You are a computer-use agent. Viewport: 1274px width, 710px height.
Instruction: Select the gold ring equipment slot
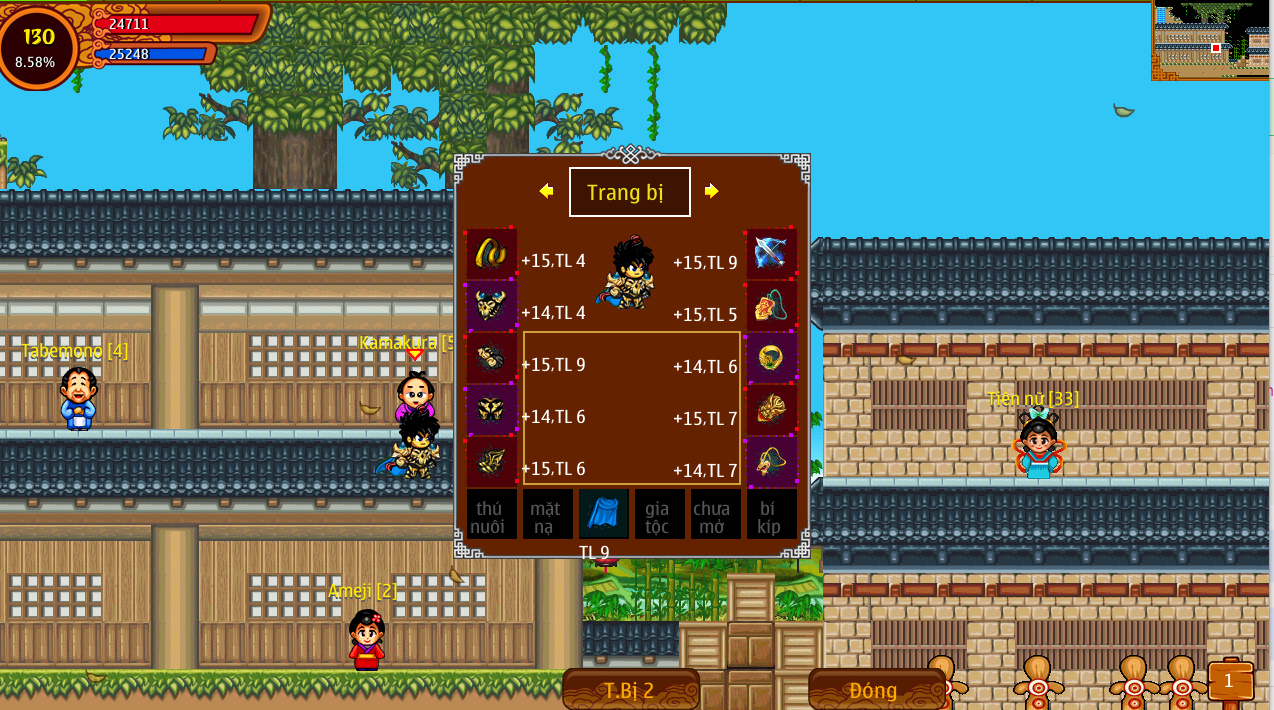click(771, 357)
